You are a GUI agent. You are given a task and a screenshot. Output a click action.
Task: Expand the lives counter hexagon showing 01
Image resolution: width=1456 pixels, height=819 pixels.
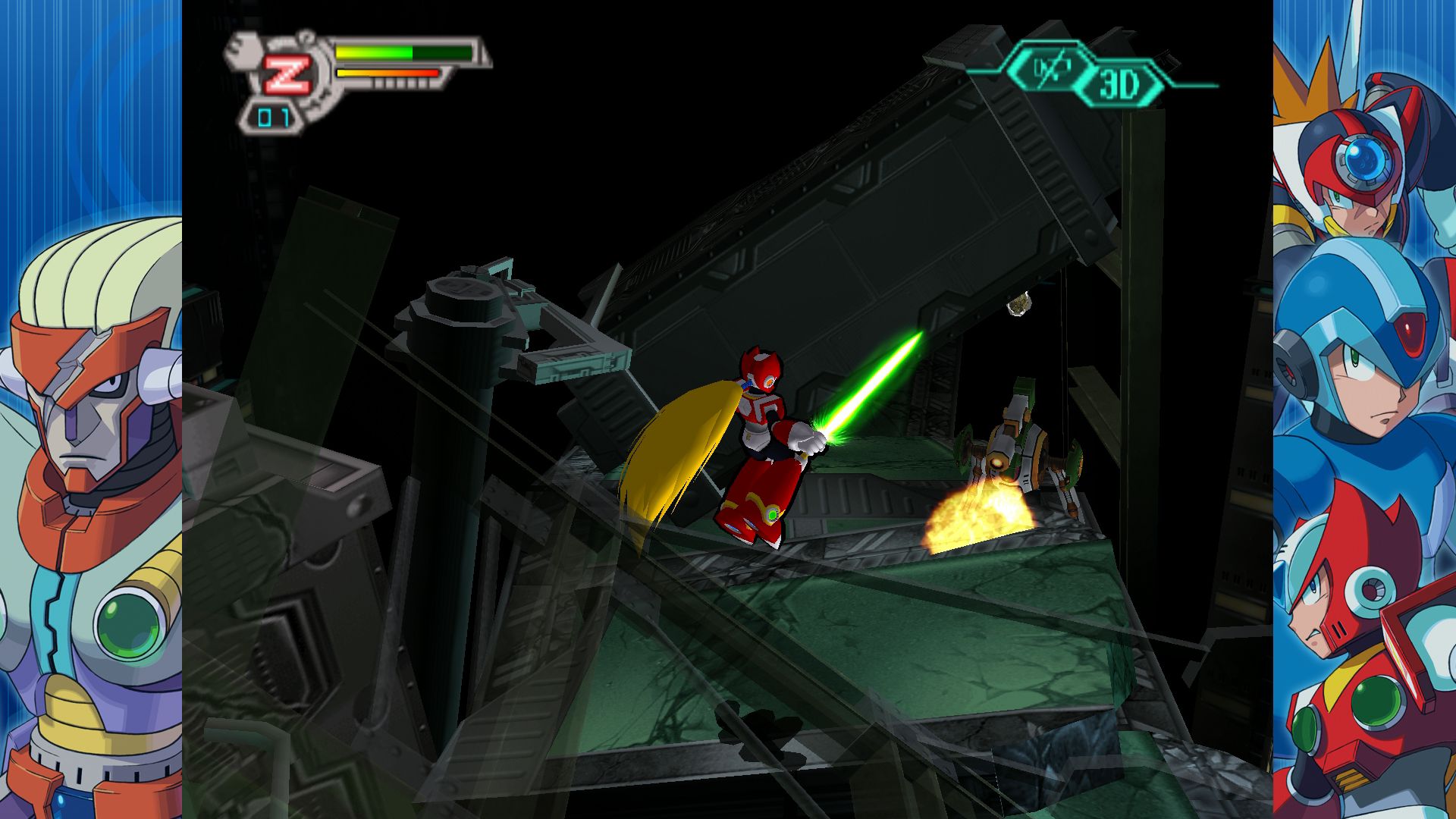coord(273,115)
